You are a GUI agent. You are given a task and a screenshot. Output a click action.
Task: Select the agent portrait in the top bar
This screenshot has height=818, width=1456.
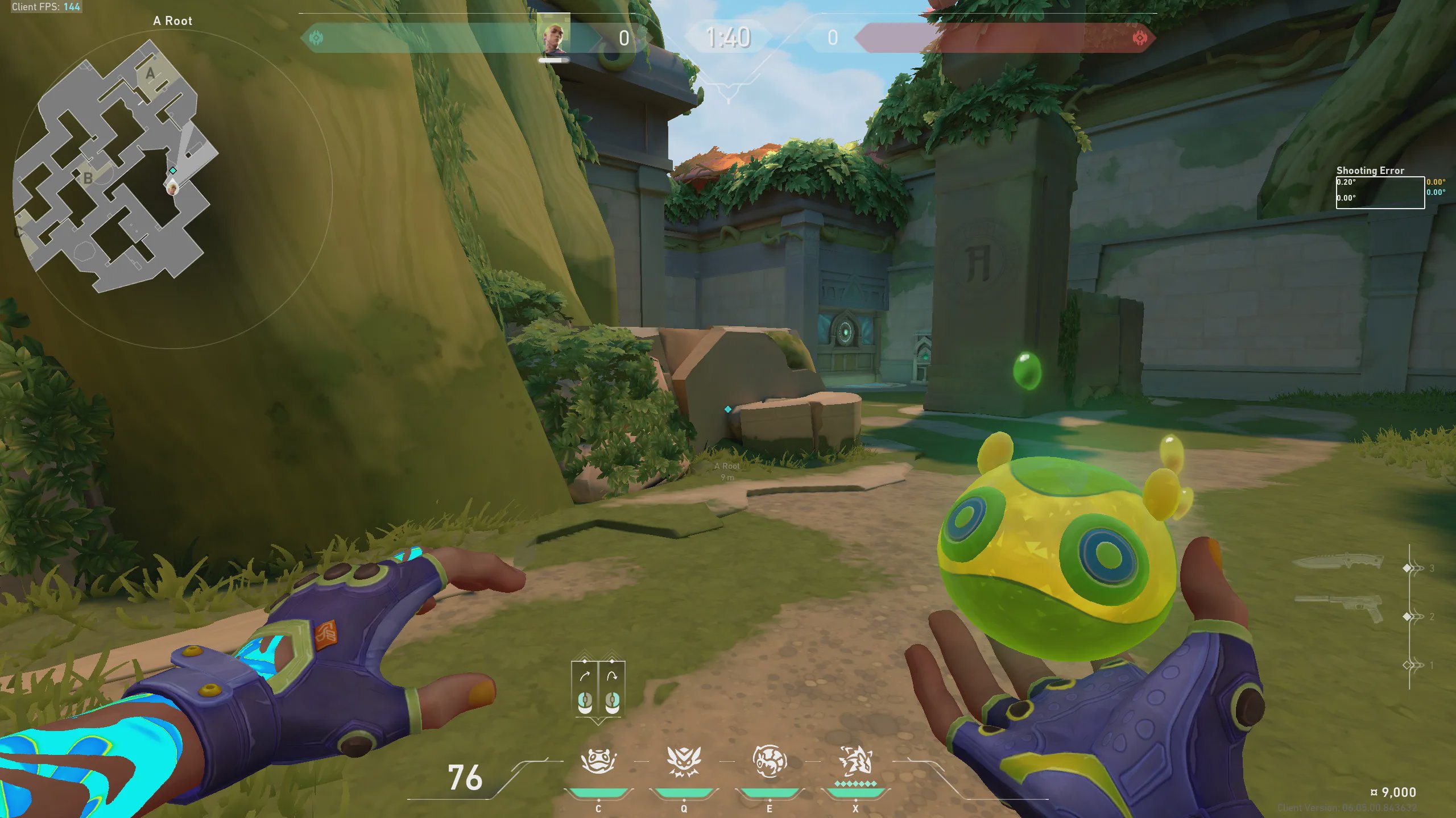[x=553, y=38]
